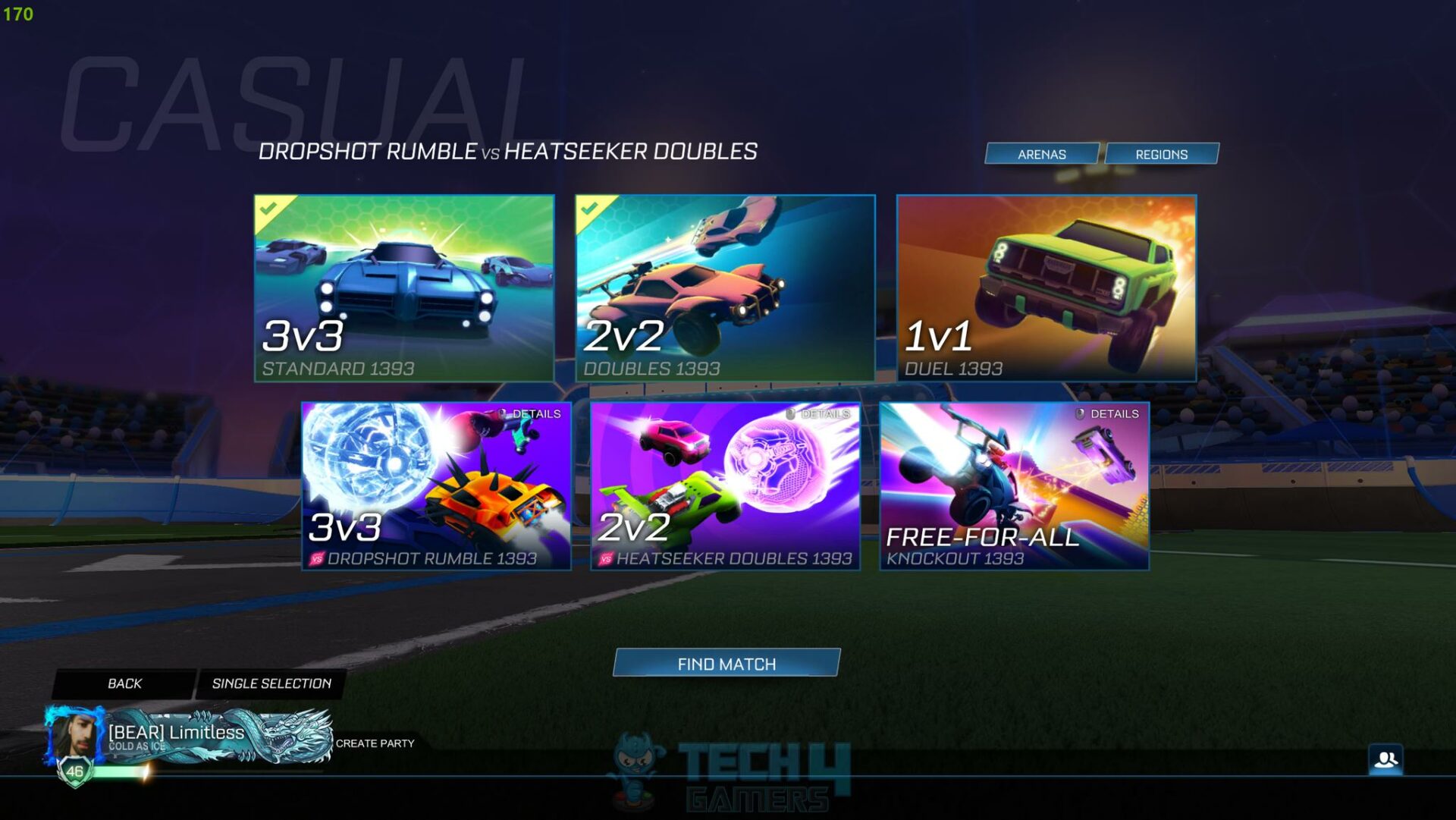Click the vs badge on Dropshot Rumble

(318, 558)
